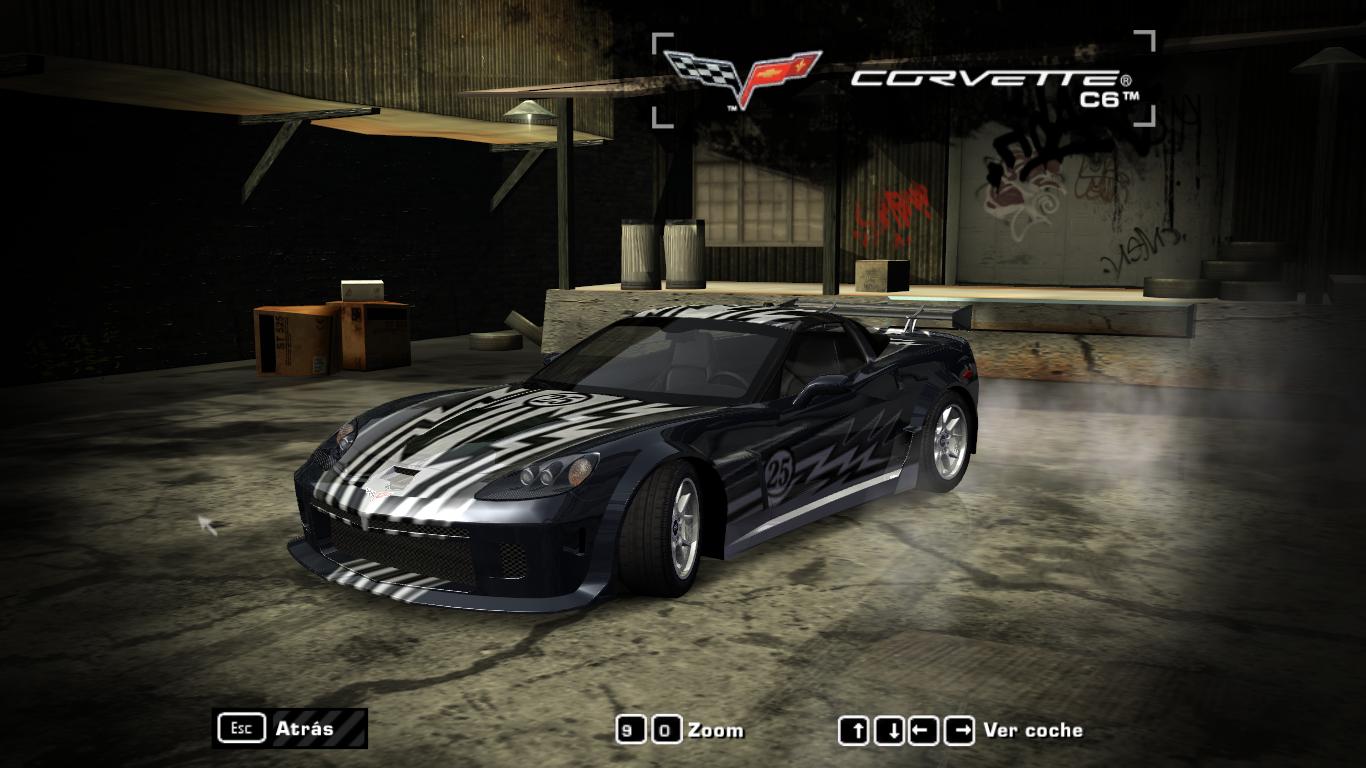Toggle zoom mode via the Zoom label
Screen dimensions: 1366x768
pos(718,730)
